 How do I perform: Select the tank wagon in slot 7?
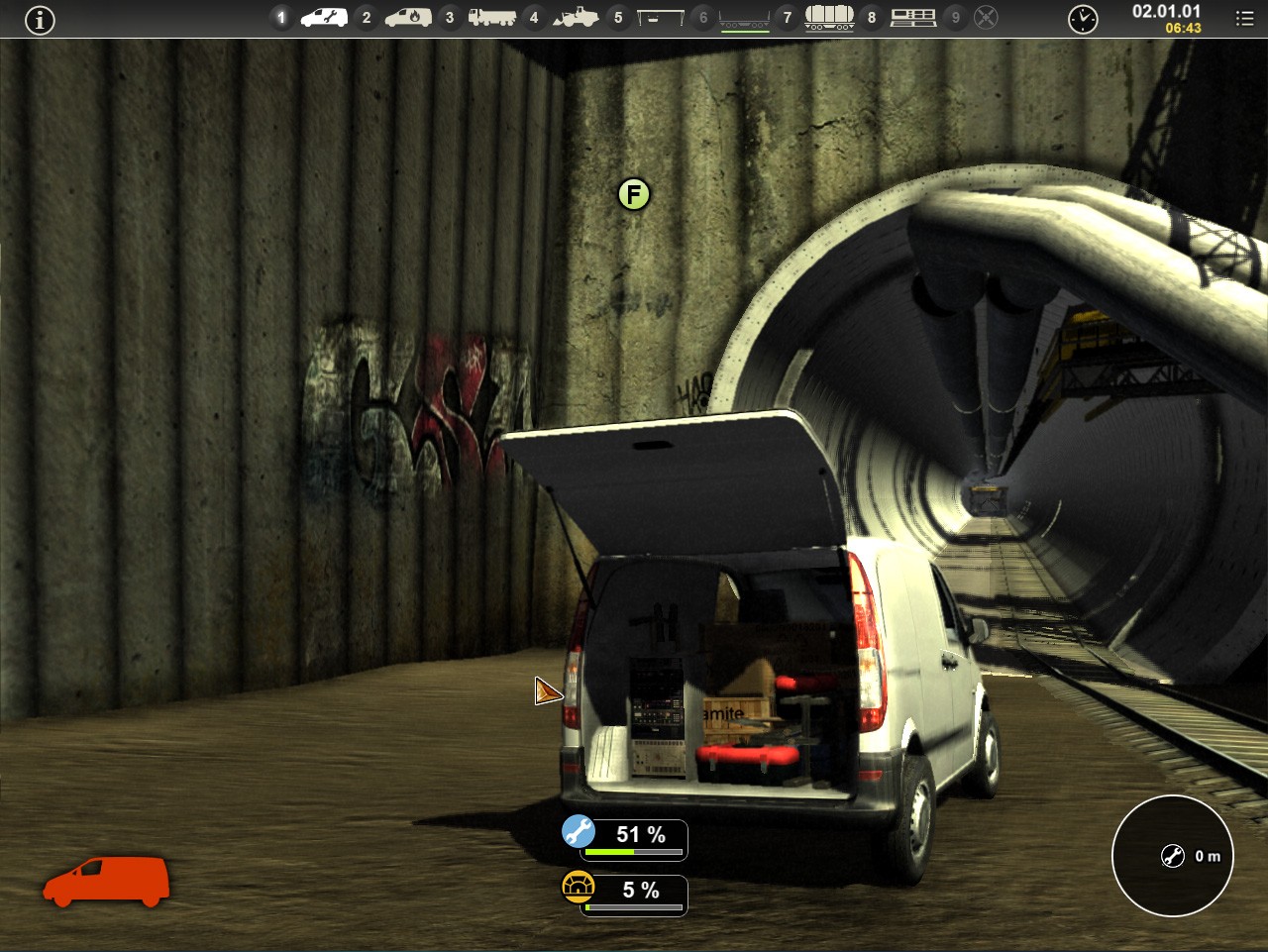pos(829,18)
